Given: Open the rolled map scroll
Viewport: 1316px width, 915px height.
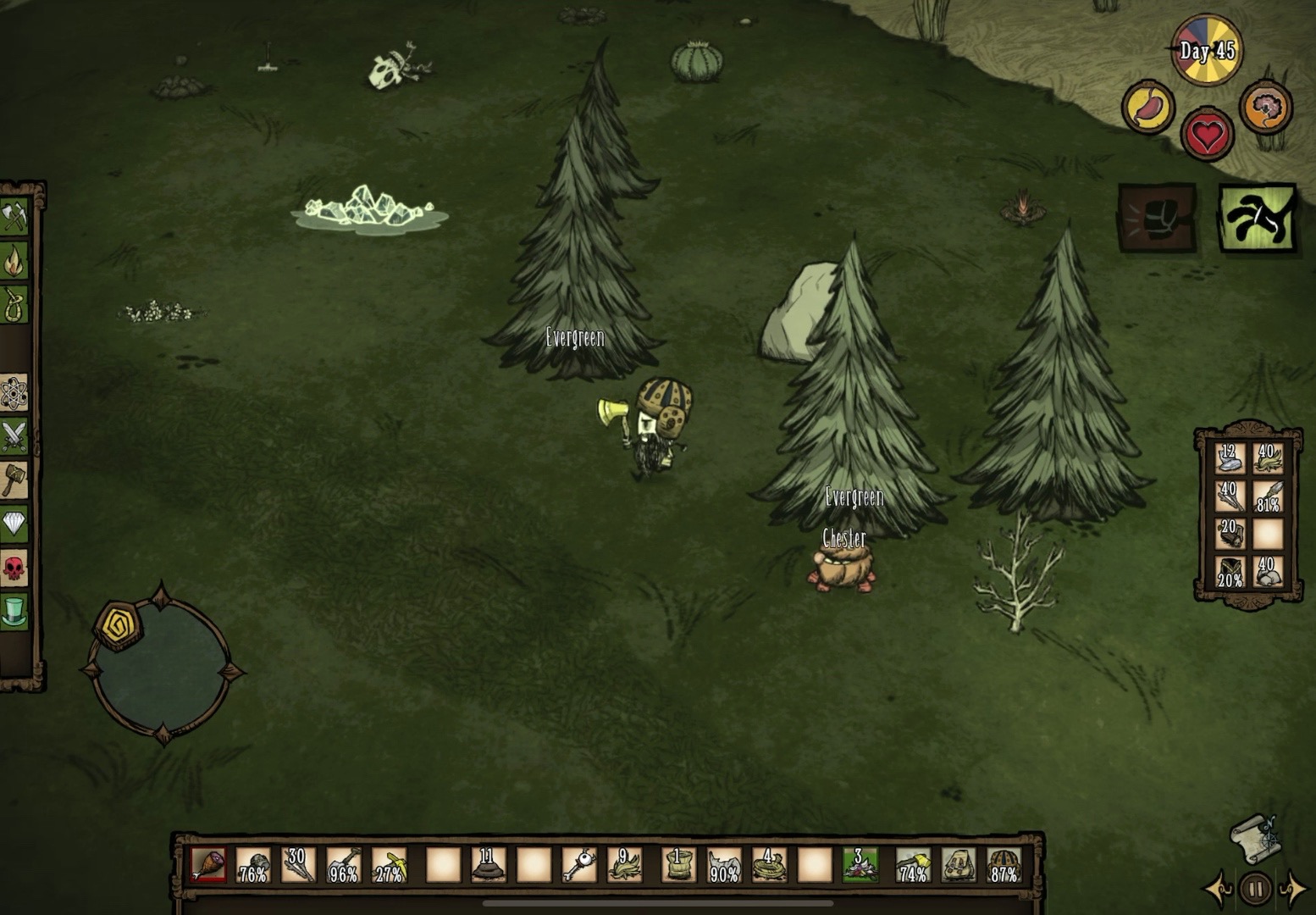Looking at the screenshot, I should (x=1255, y=837).
